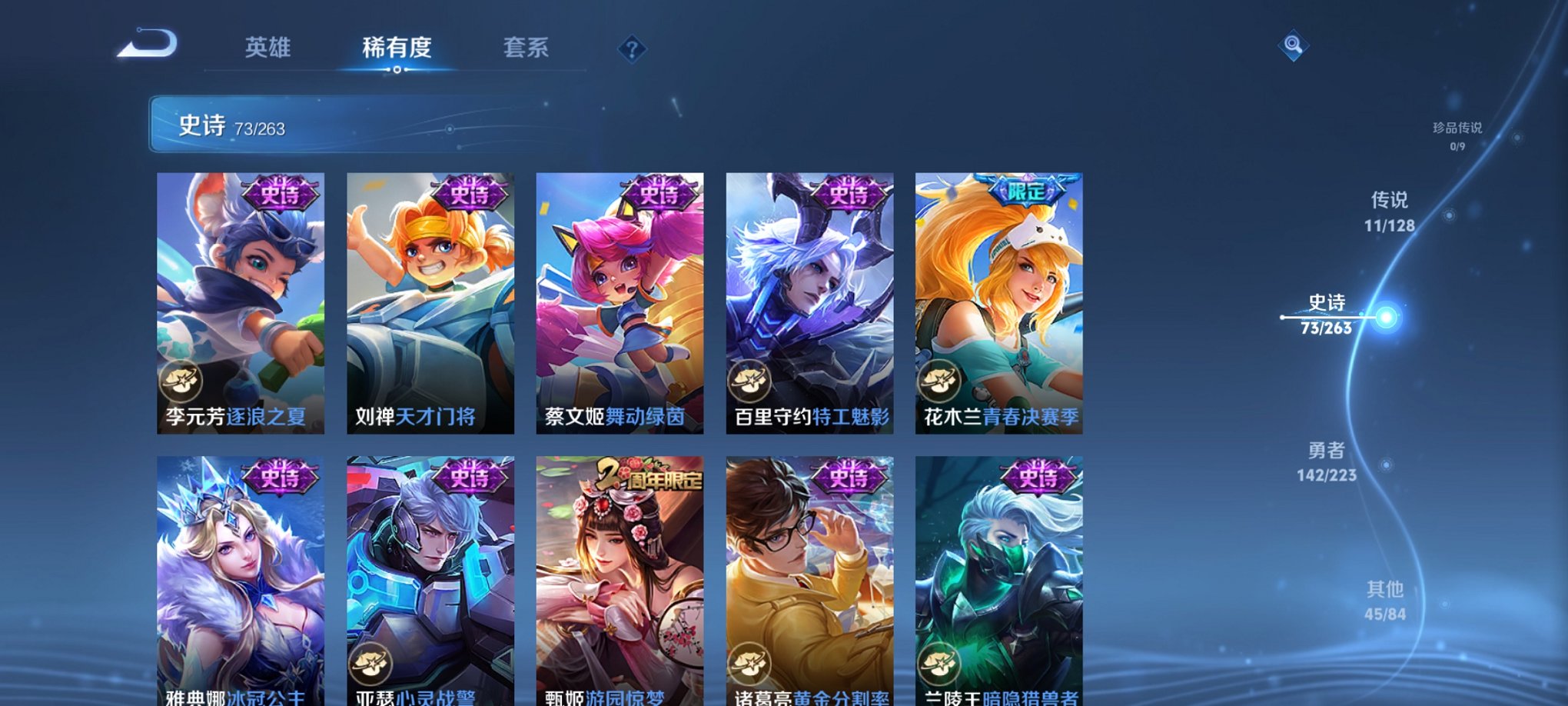Click the question mark help icon
Image resolution: width=1568 pixels, height=706 pixels.
pos(632,49)
